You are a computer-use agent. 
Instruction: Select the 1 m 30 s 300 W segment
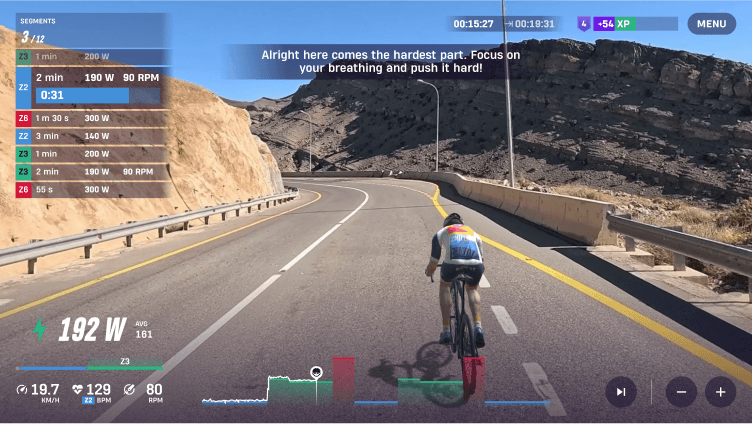coord(90,118)
